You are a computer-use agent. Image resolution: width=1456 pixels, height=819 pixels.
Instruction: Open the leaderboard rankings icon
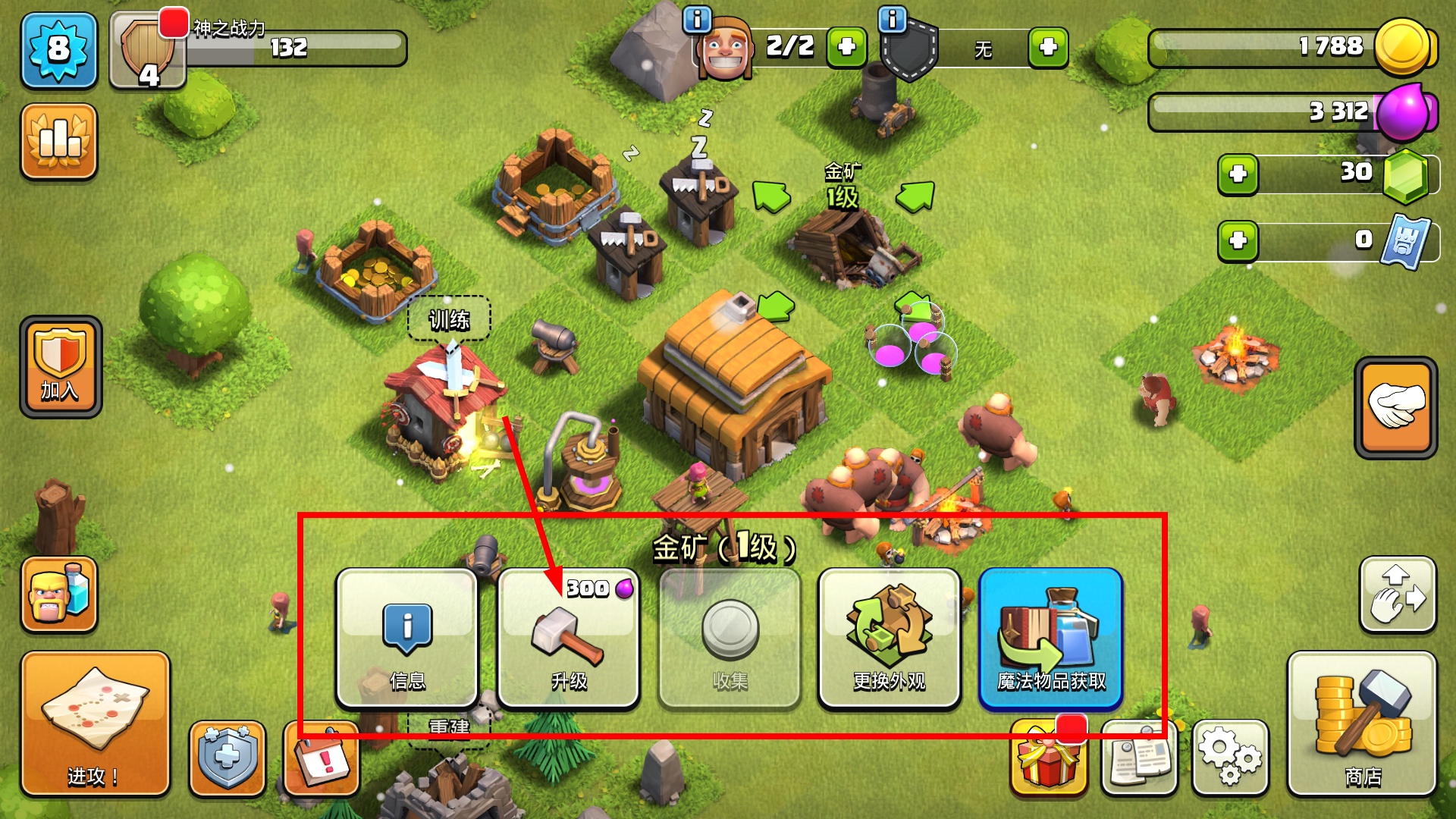[x=59, y=142]
